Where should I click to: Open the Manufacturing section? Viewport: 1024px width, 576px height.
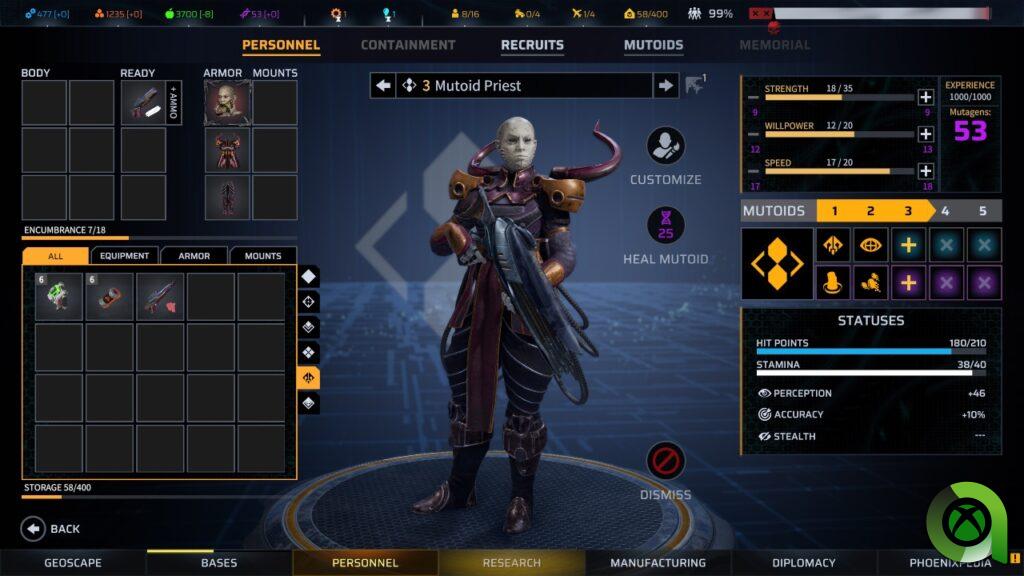(x=658, y=563)
